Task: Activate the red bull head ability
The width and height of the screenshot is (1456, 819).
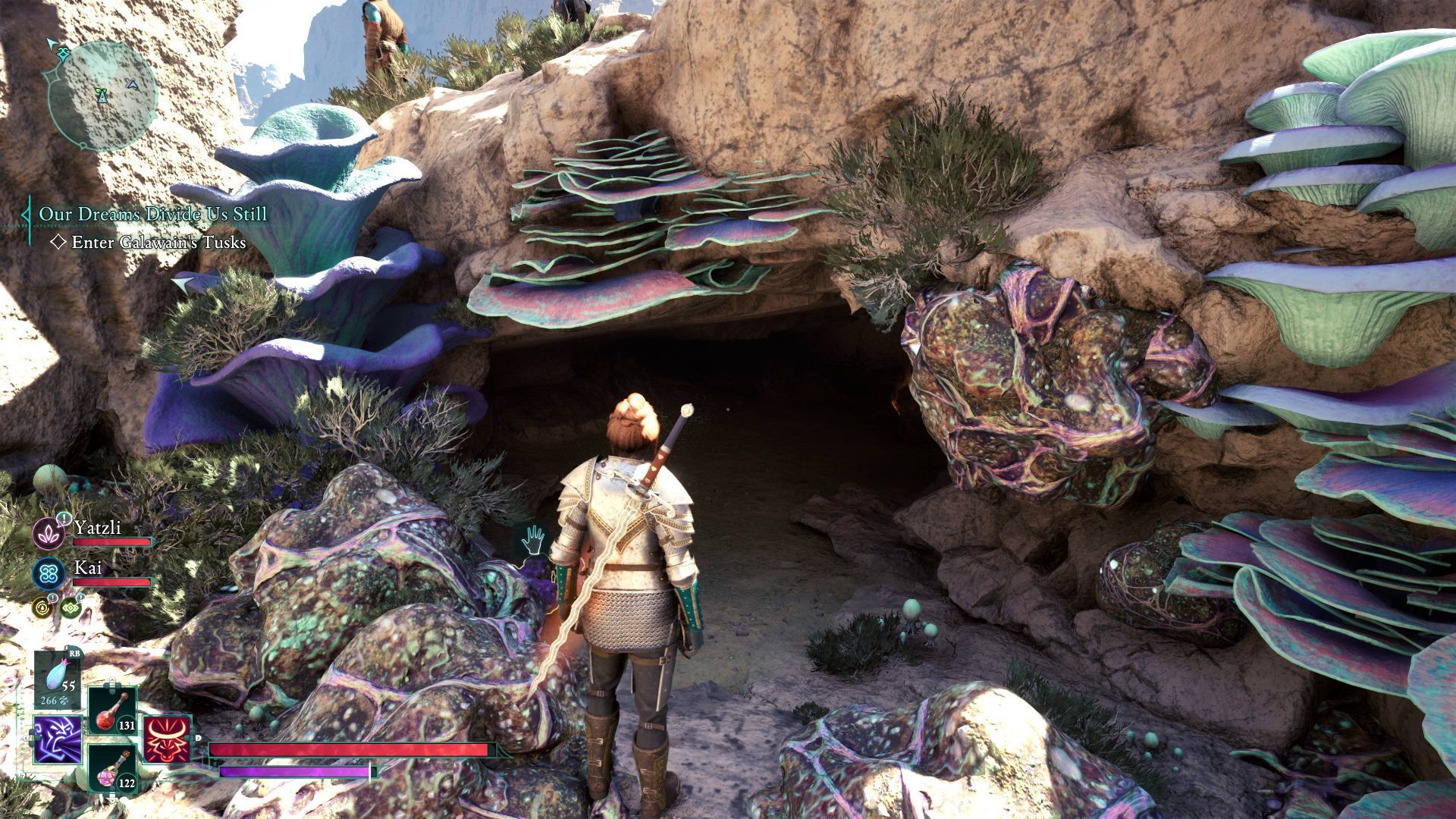Action: coord(166,739)
